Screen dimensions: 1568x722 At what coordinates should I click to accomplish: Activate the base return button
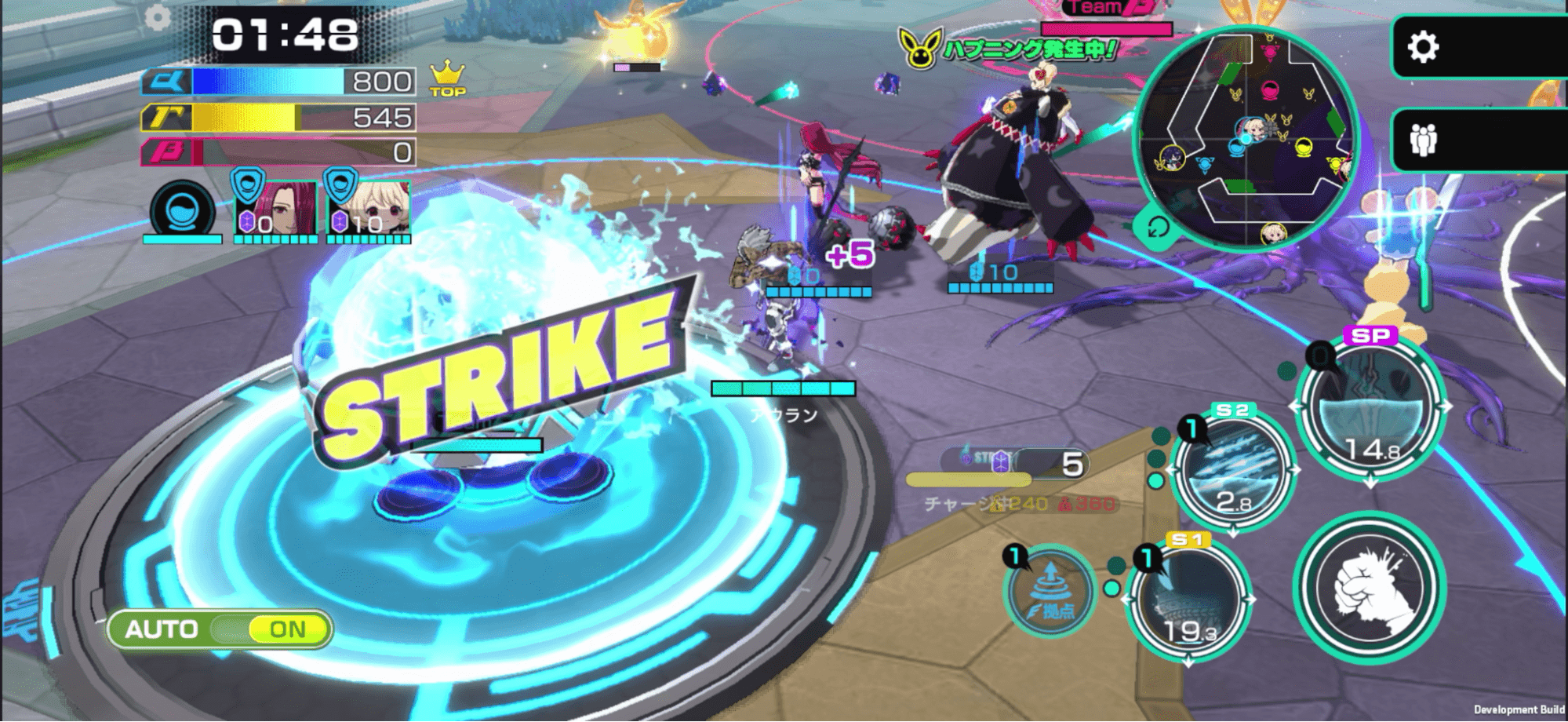(1051, 590)
